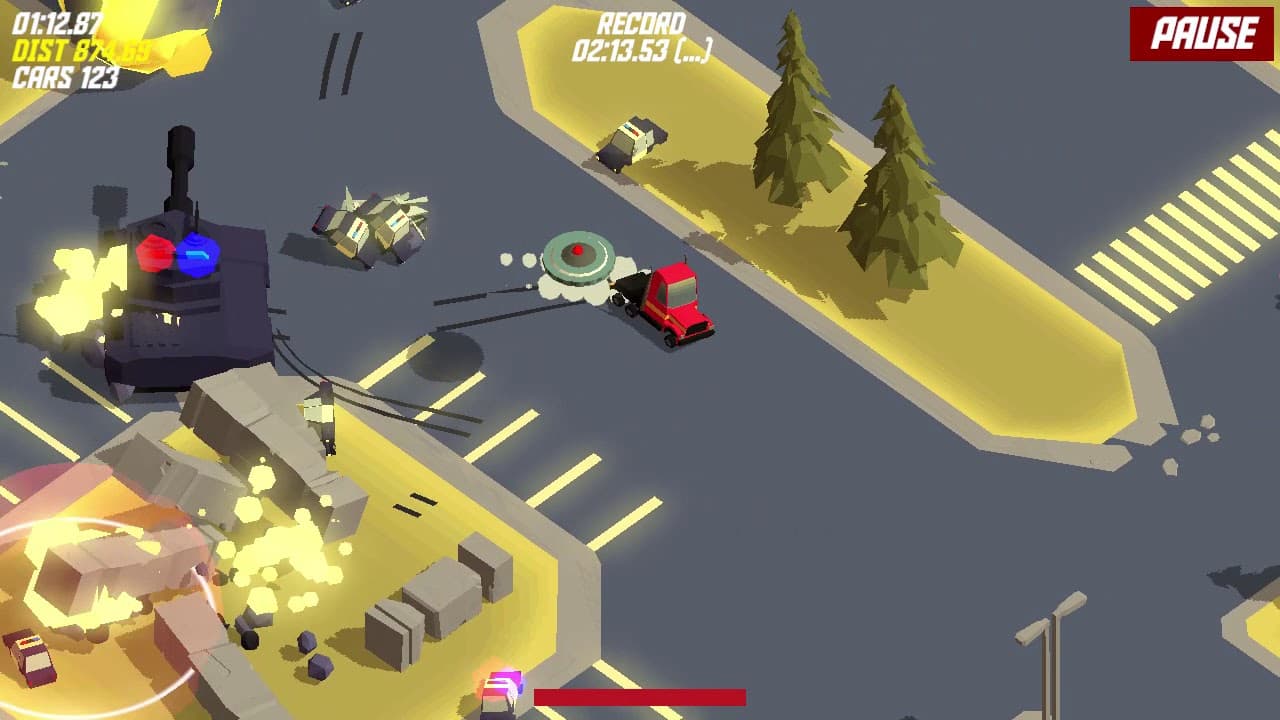The height and width of the screenshot is (720, 1280).
Task: Click the red health bar at the bottom
Action: coord(640,697)
